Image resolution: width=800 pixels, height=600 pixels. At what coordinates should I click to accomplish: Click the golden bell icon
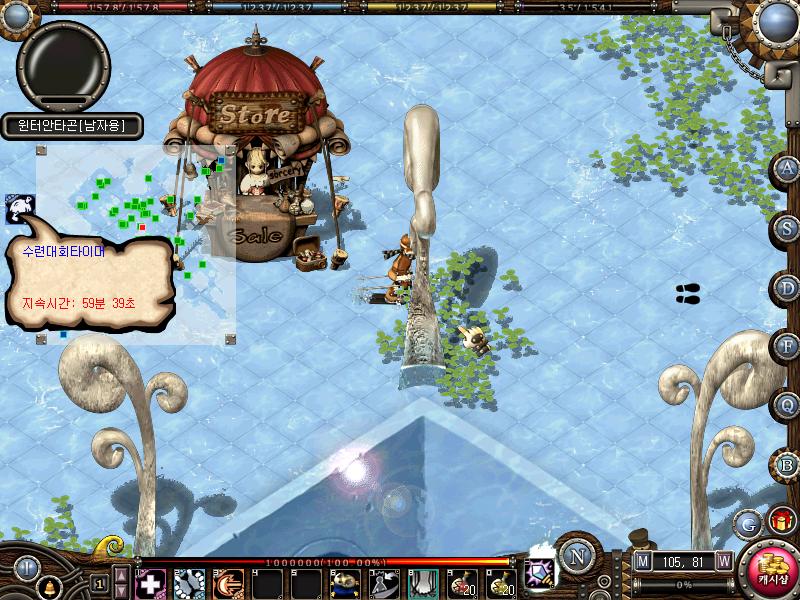pyautogui.click(x=50, y=587)
